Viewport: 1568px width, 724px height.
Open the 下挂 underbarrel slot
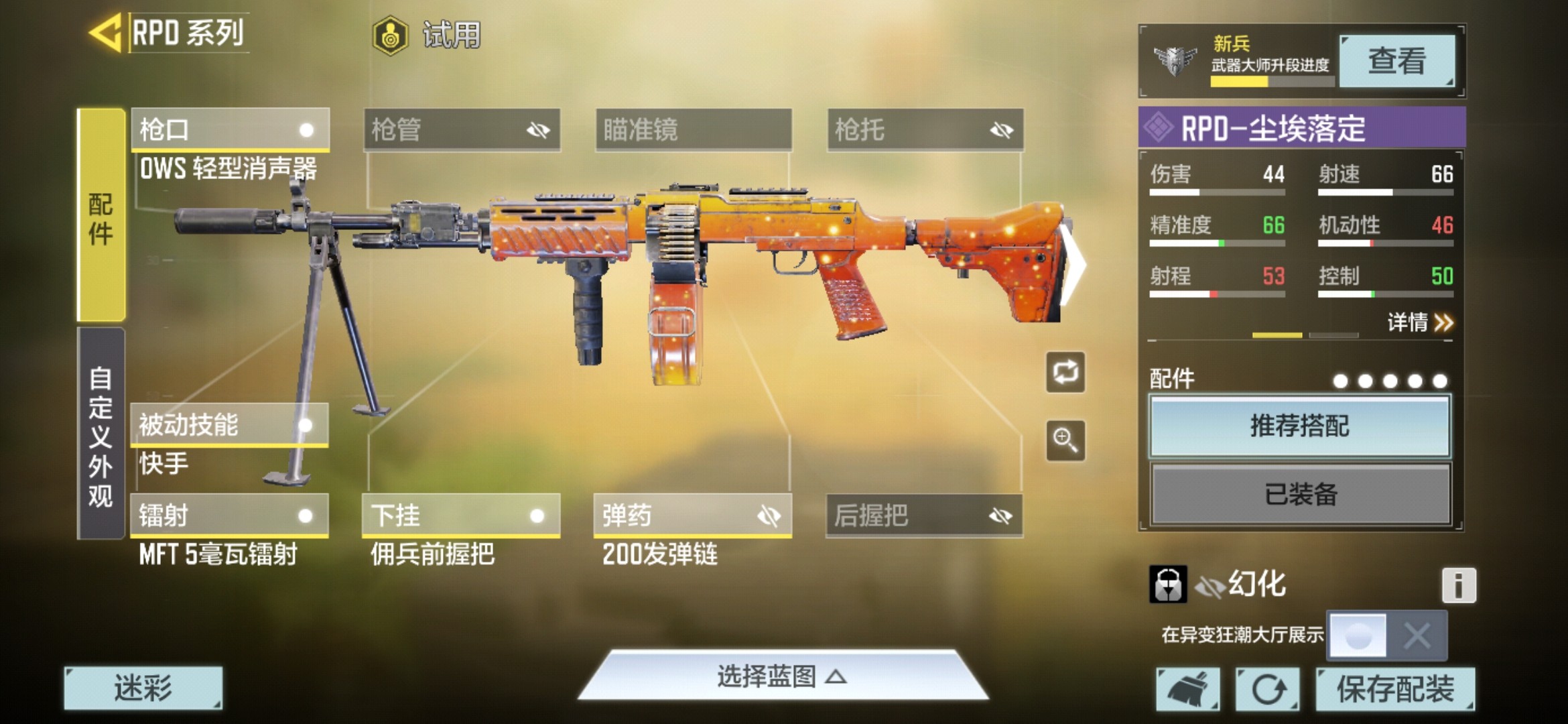pos(460,516)
